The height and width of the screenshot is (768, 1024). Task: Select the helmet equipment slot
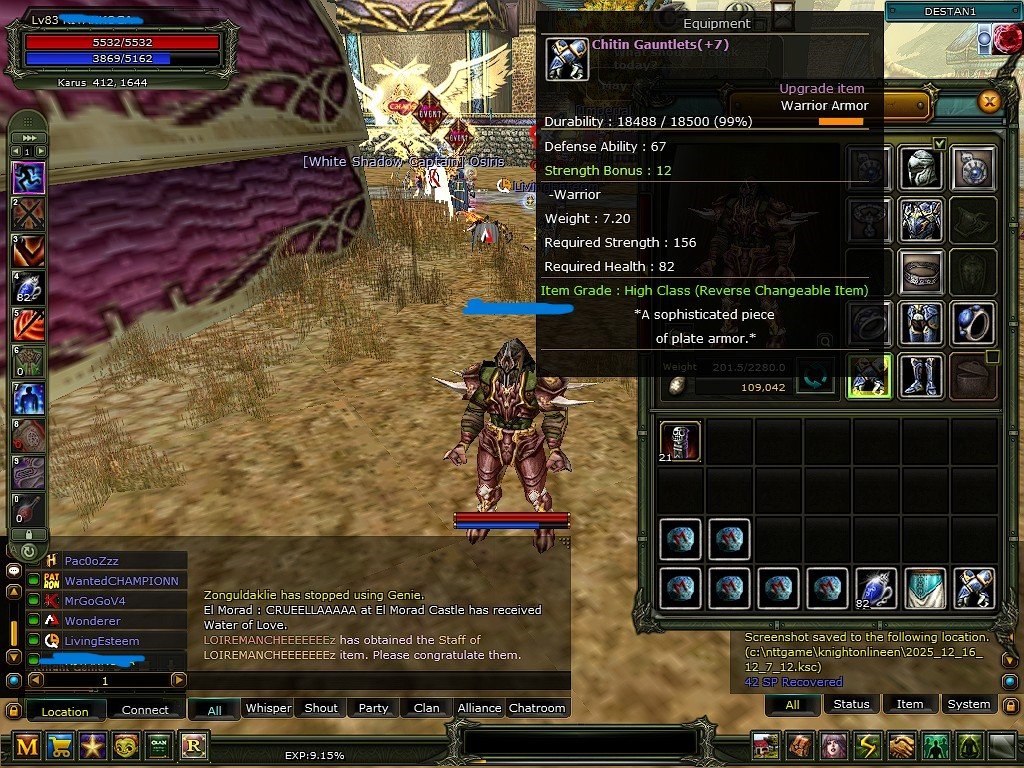(920, 166)
